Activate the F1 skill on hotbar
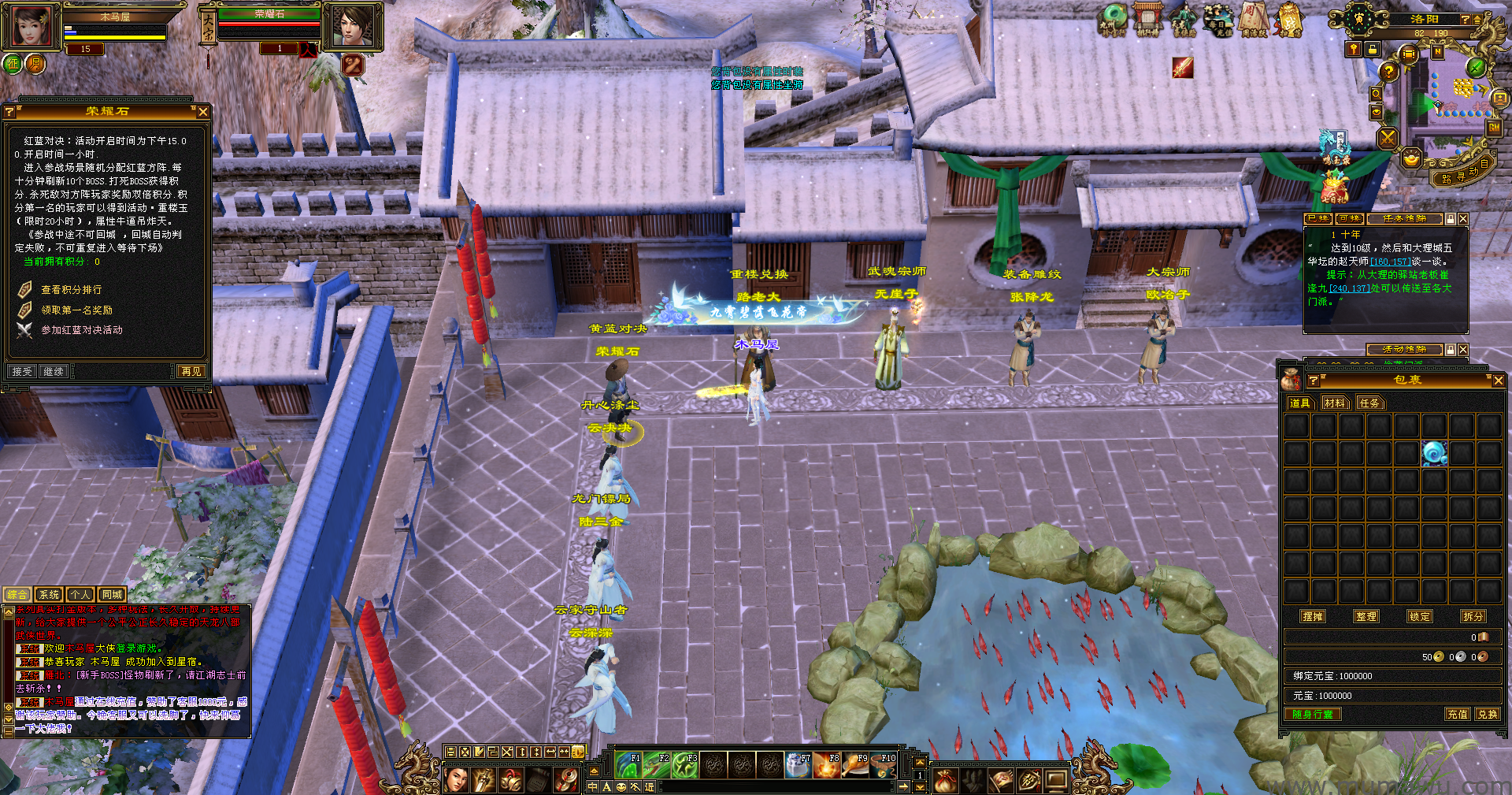This screenshot has height=795, width=1512. pyautogui.click(x=628, y=765)
